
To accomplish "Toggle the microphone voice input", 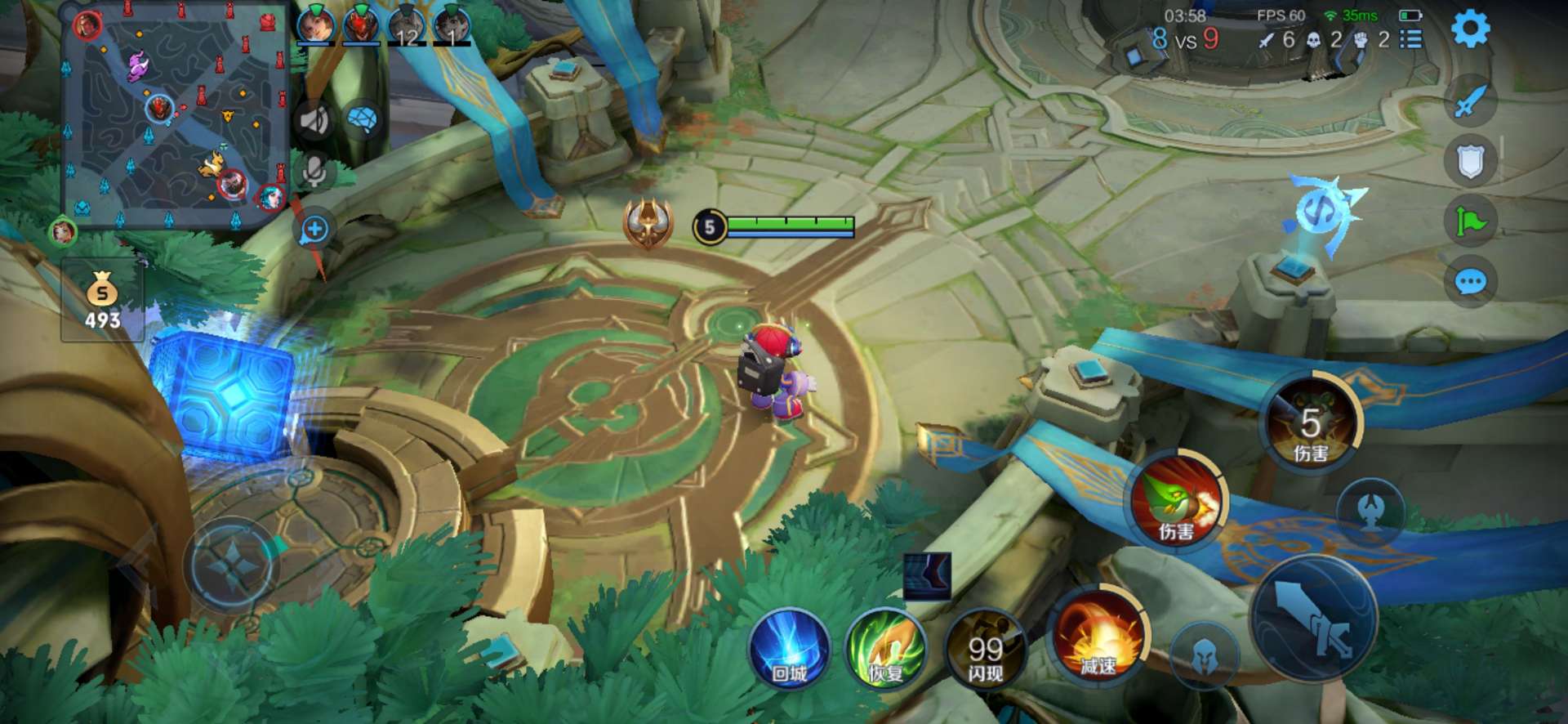I will tap(314, 171).
